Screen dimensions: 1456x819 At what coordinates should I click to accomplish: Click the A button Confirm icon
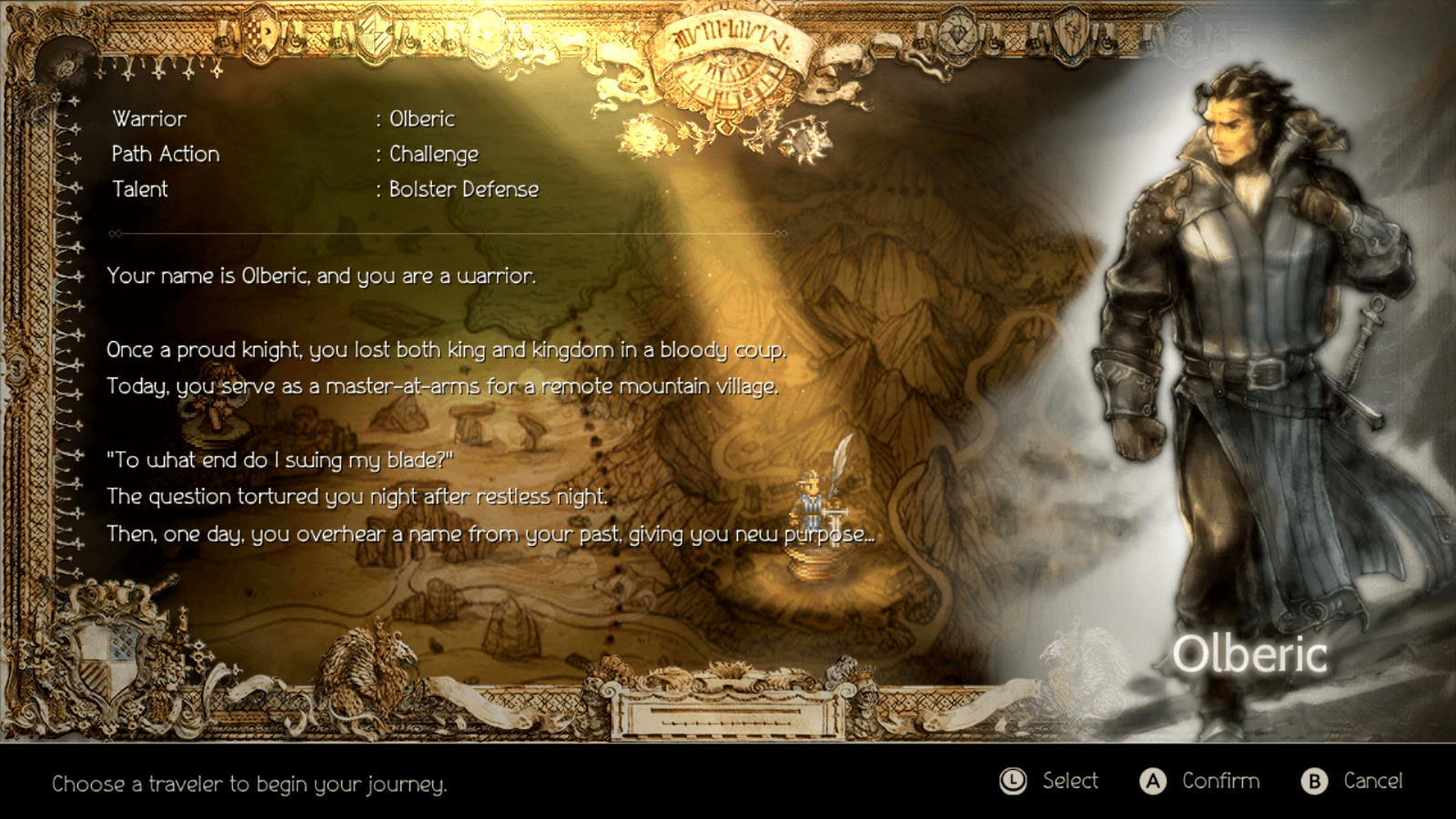(x=1151, y=781)
